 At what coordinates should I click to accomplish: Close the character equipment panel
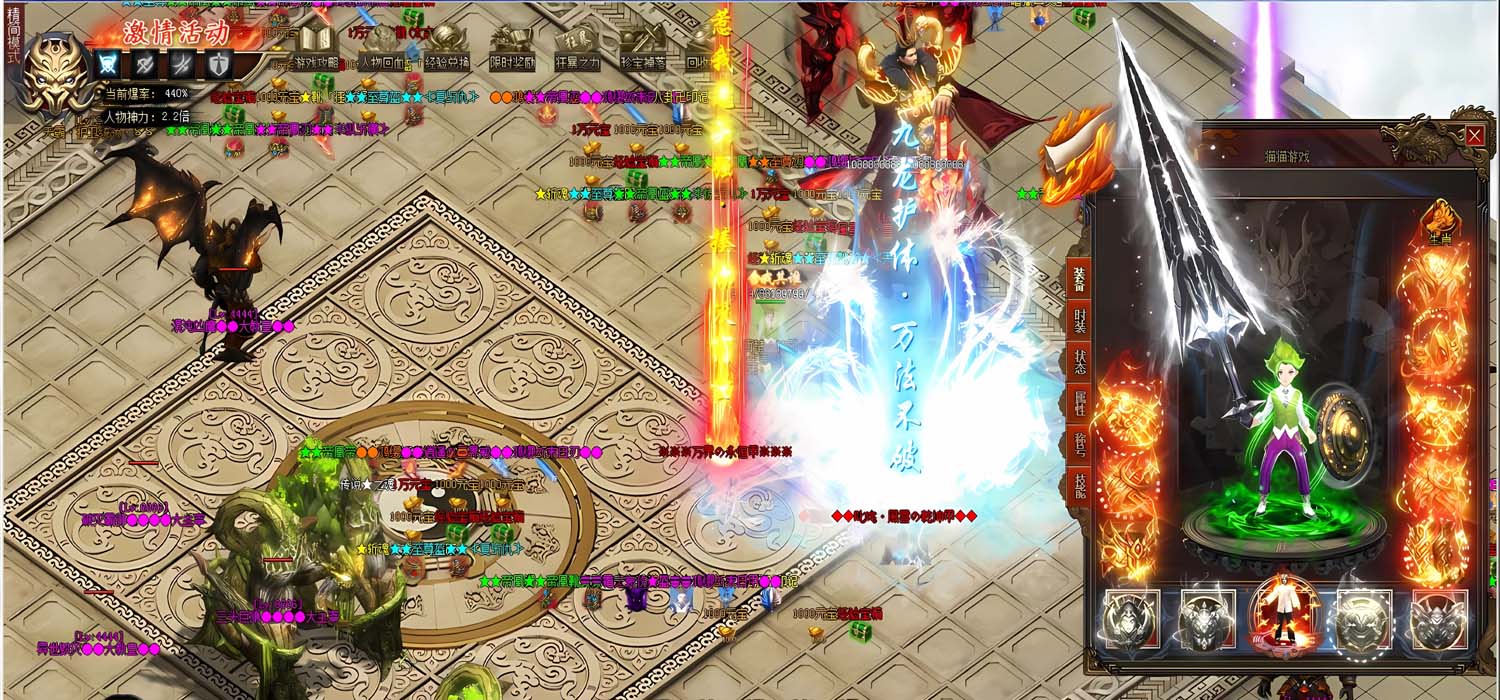1475,136
